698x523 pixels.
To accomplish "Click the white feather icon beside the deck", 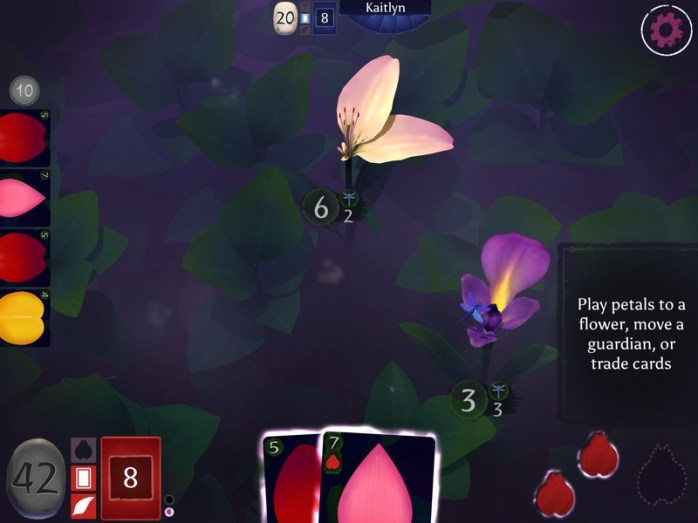I will coord(83,505).
